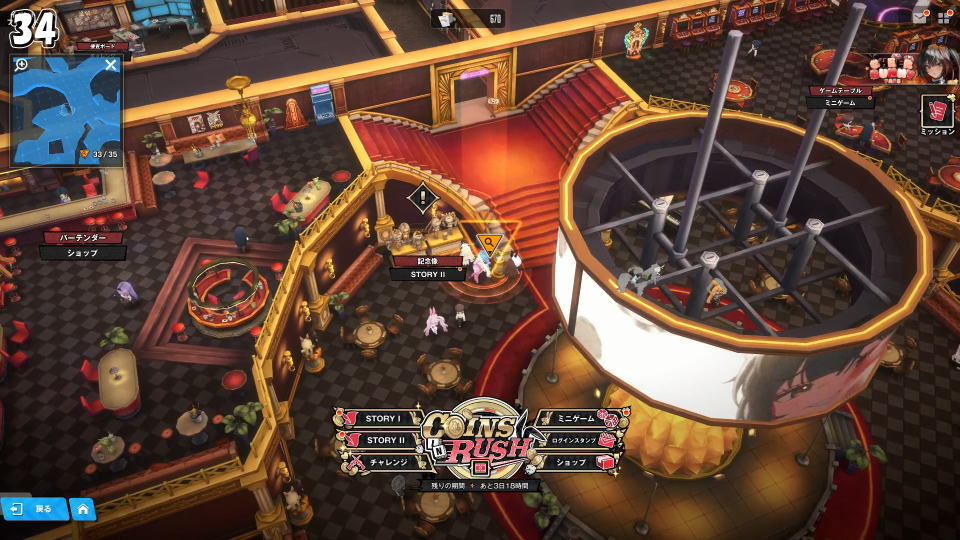
Task: Select the バーテンダー ショップ label
Action: click(83, 245)
